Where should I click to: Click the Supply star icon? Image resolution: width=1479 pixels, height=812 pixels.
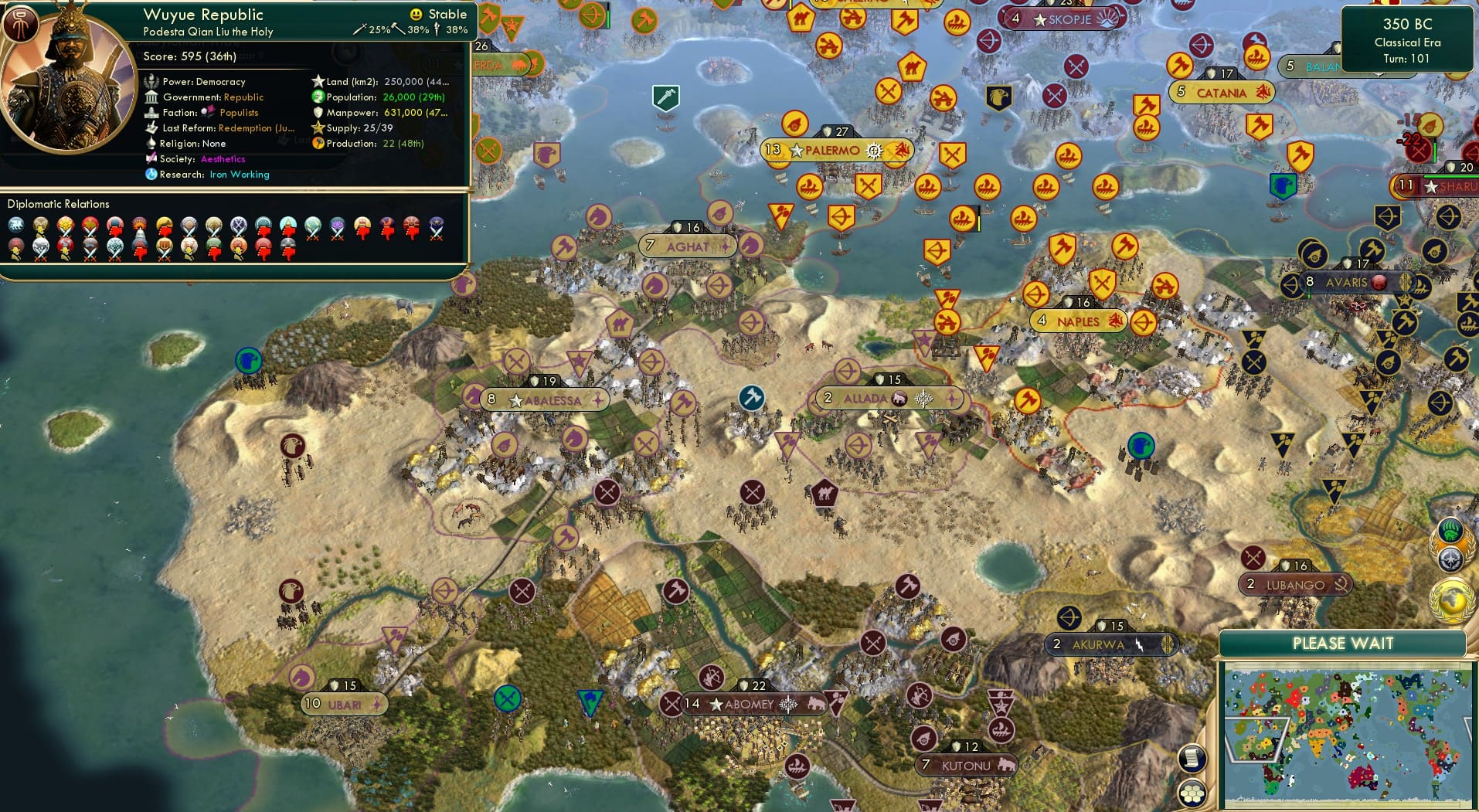click(x=316, y=128)
